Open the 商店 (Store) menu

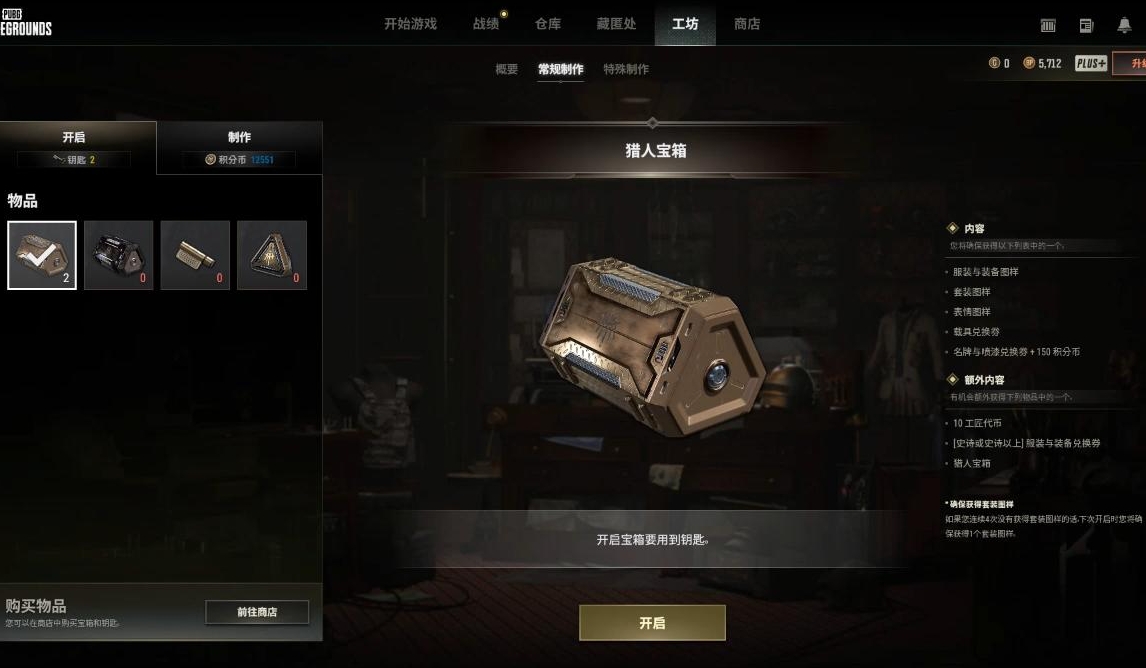(x=747, y=24)
